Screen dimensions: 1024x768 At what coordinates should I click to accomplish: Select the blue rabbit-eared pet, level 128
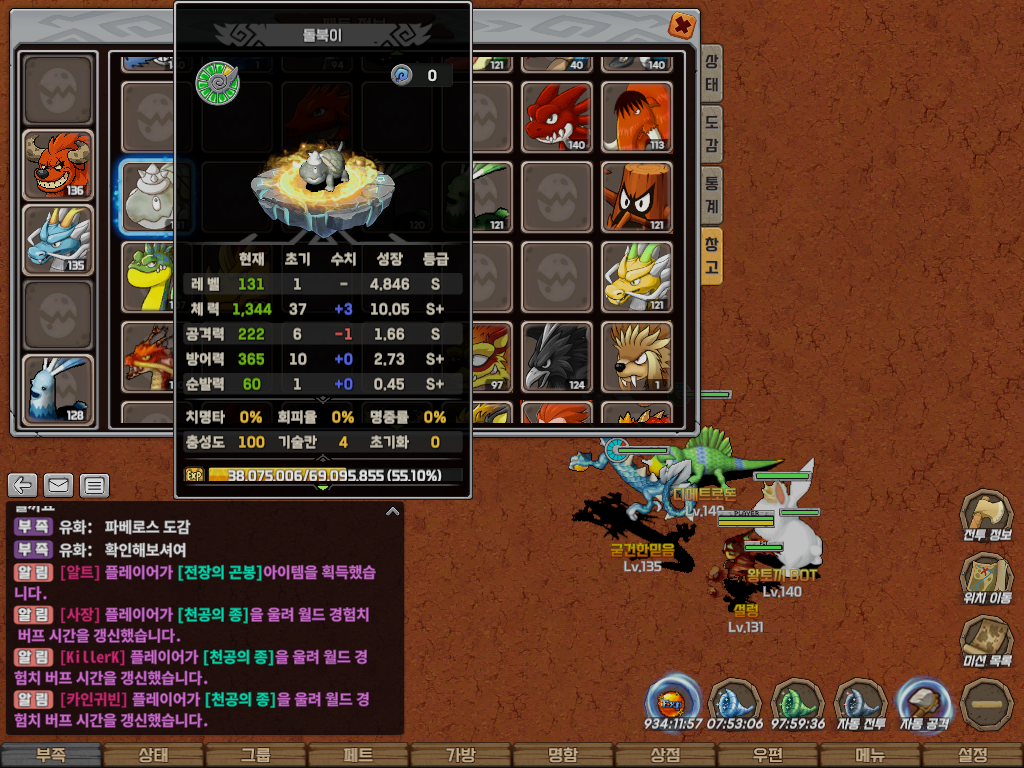coord(58,390)
